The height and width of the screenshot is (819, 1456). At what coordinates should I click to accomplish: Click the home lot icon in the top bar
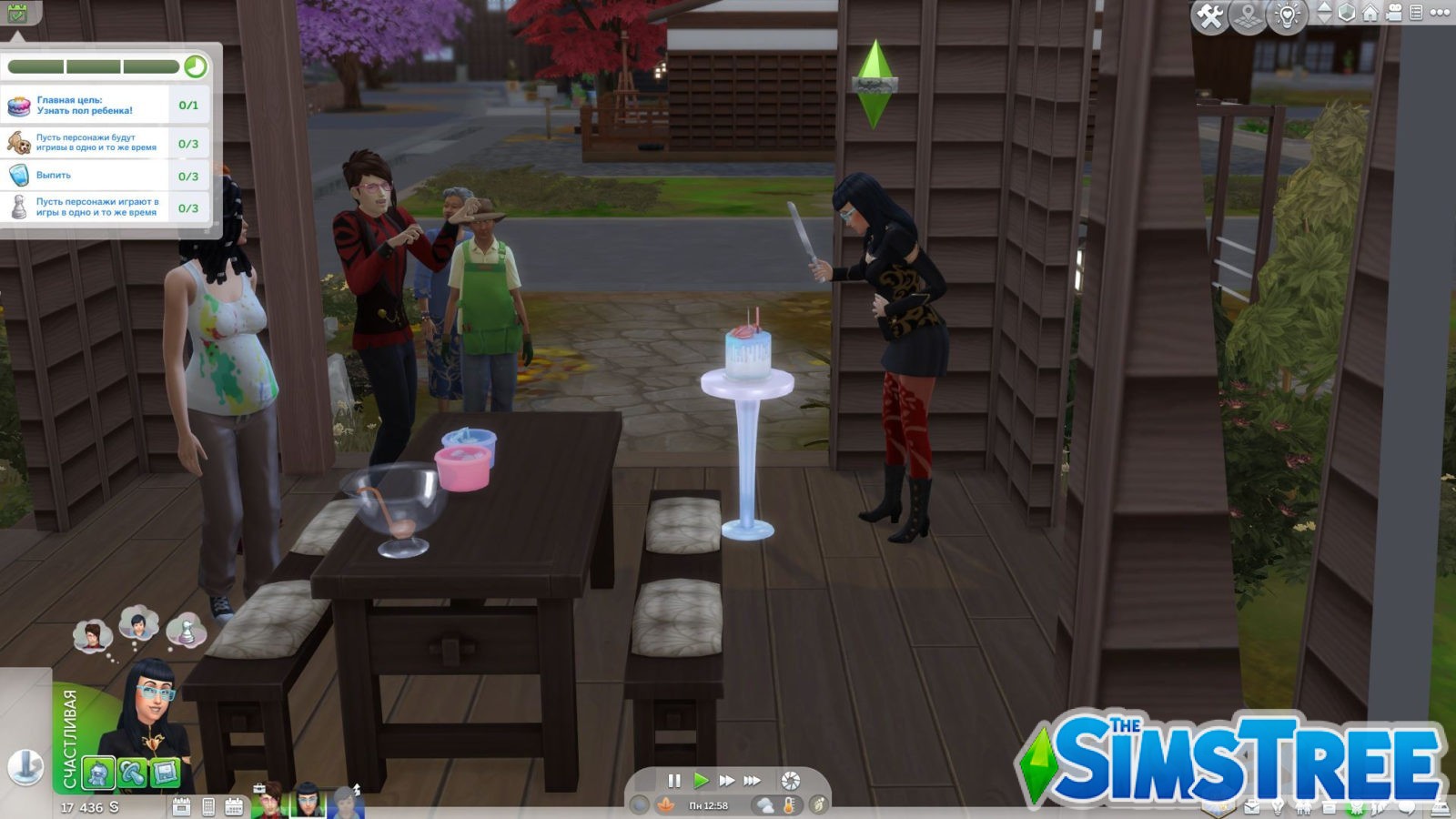pyautogui.click(x=1370, y=12)
